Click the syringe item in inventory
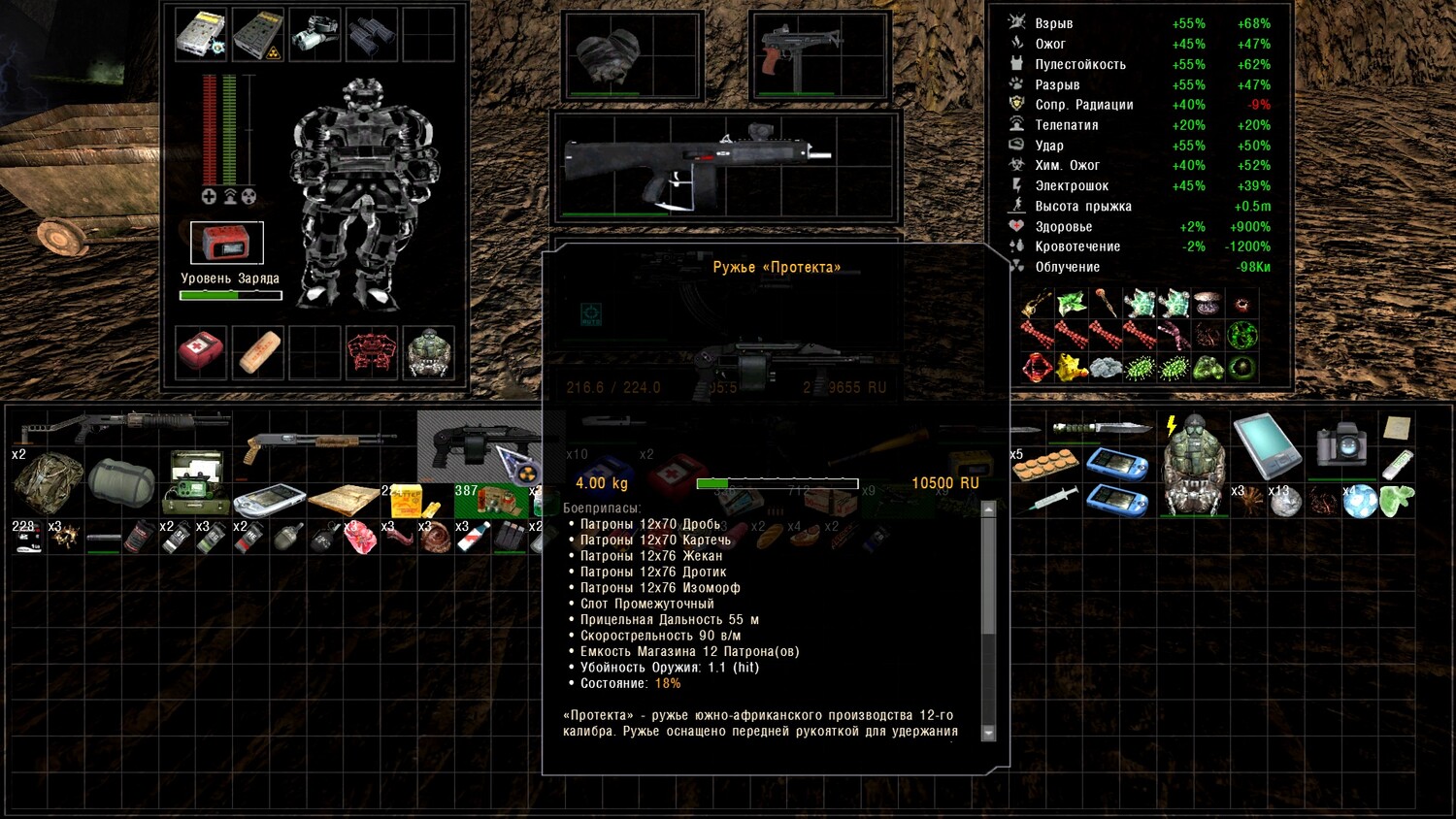The height and width of the screenshot is (819, 1456). (1052, 499)
